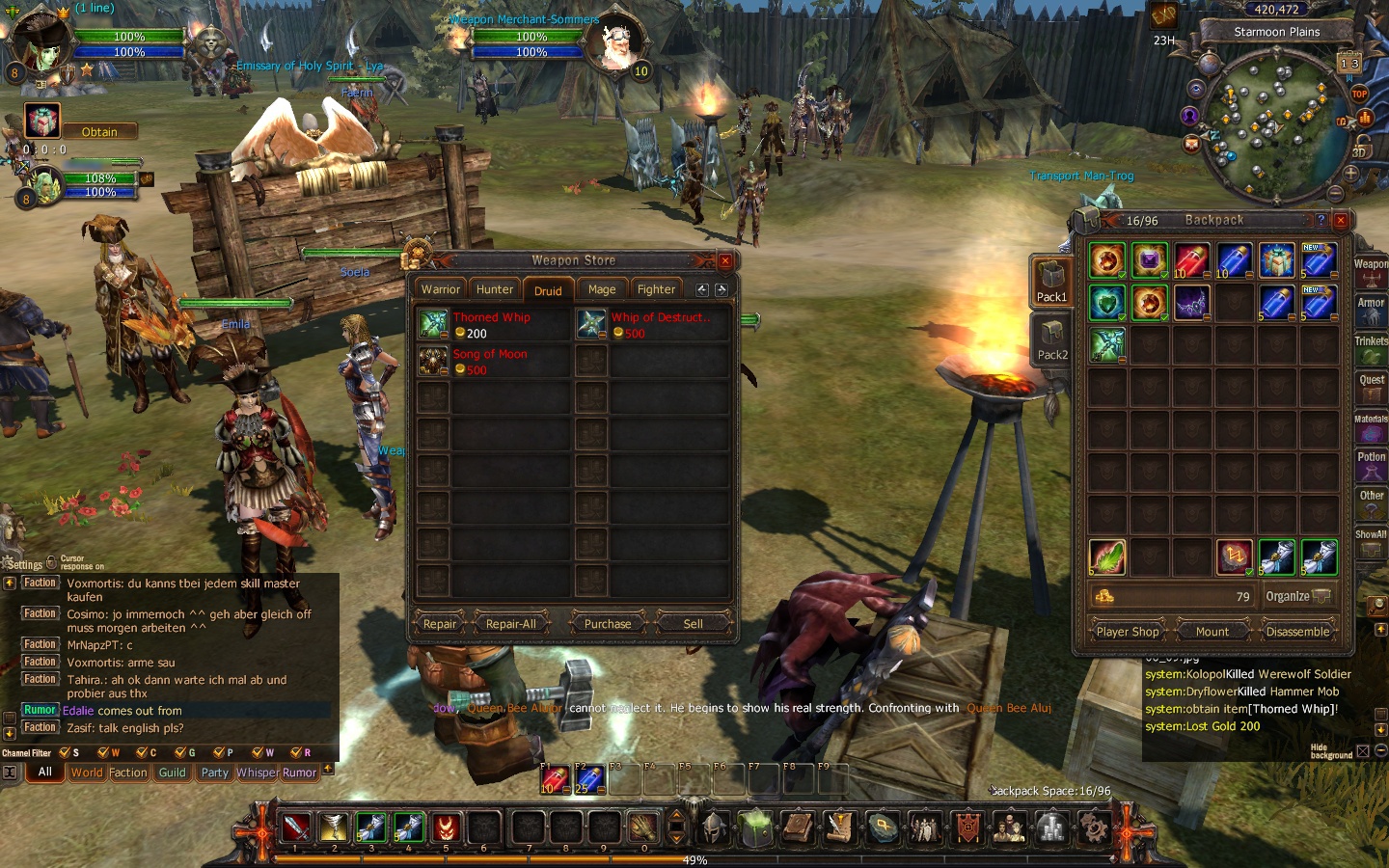This screenshot has height=868, width=1389.
Task: Switch chat to the Guild channel
Action: point(173,773)
